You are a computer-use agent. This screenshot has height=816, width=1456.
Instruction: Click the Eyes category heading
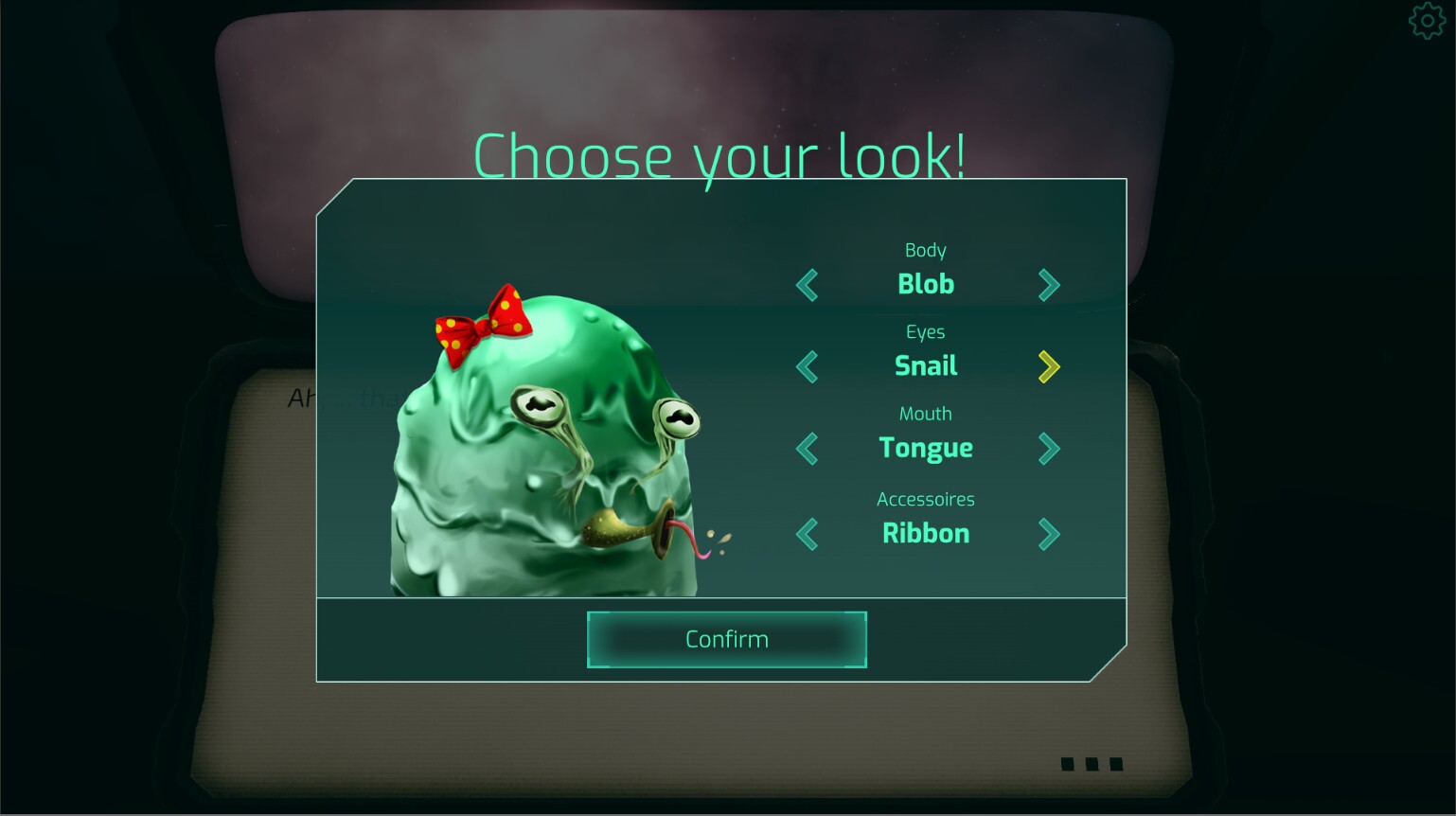(925, 331)
